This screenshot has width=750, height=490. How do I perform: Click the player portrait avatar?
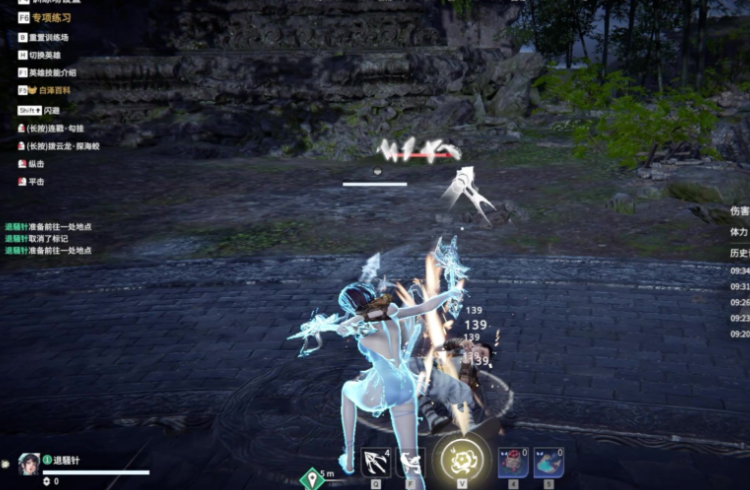point(28,463)
